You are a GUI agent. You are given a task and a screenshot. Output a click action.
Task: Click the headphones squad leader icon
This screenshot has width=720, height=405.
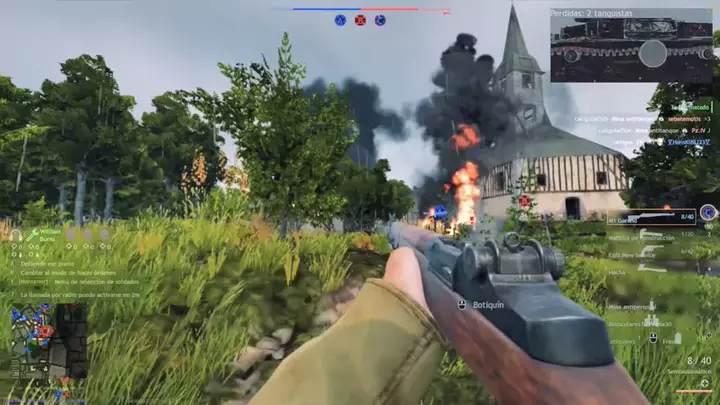tap(16, 236)
